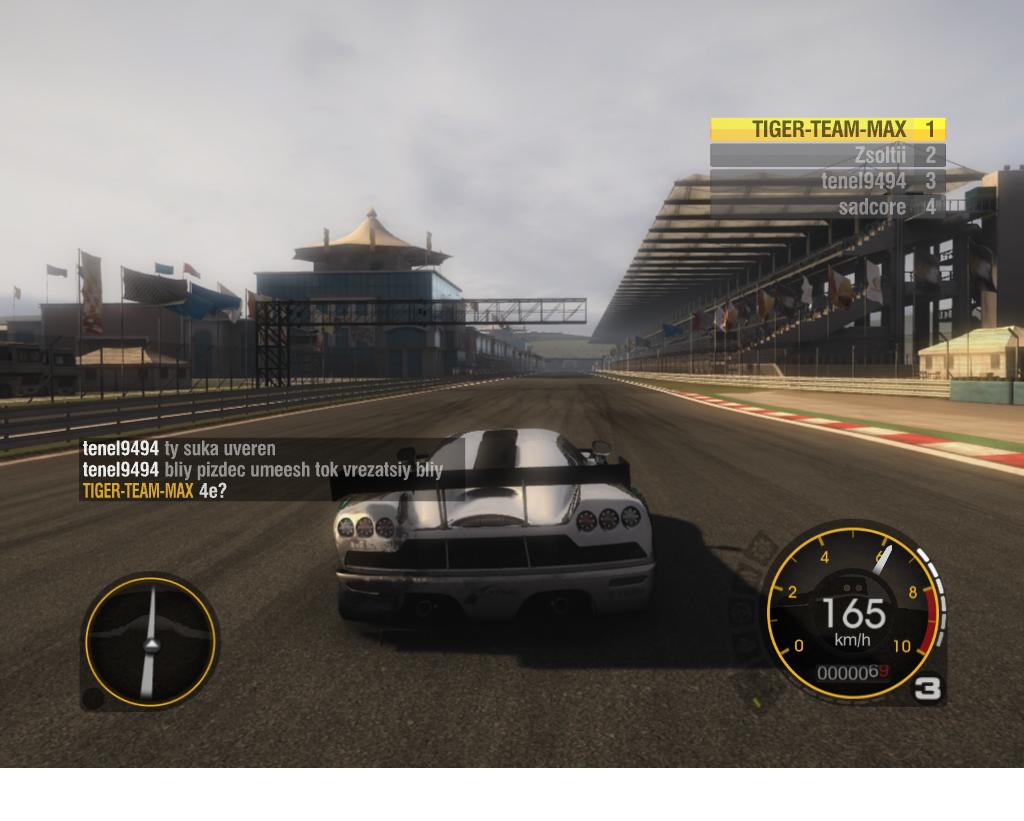Click the circular track minimap
This screenshot has width=1024, height=821.
[x=150, y=641]
